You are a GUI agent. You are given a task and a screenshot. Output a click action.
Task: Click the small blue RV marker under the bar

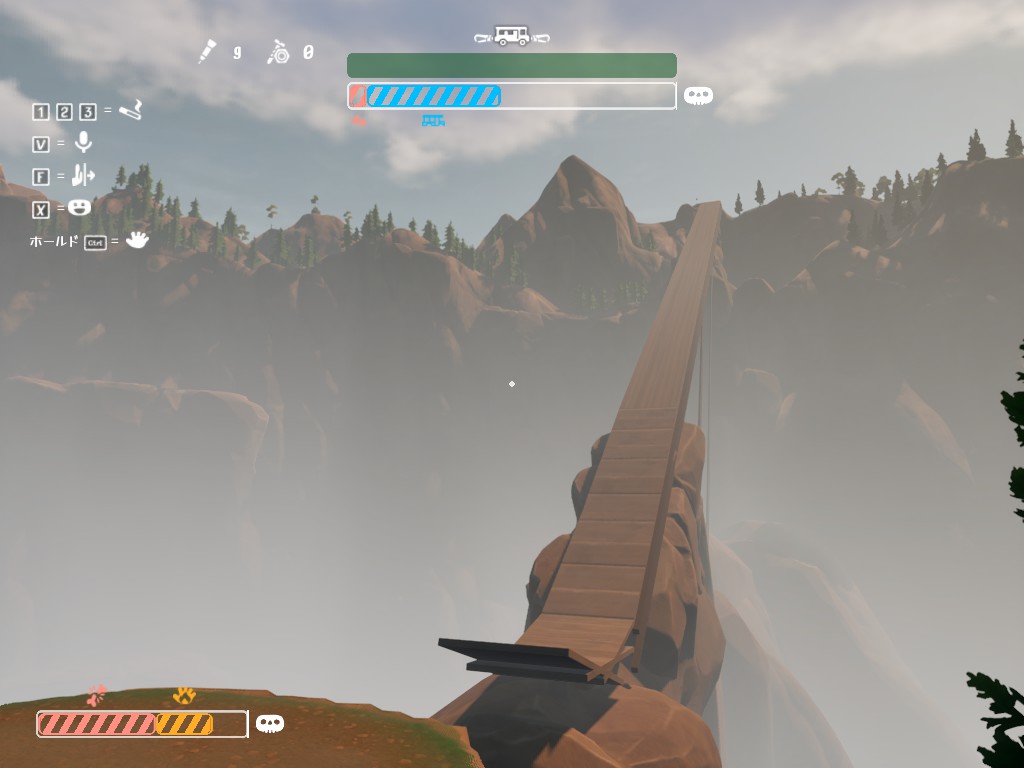tap(433, 121)
